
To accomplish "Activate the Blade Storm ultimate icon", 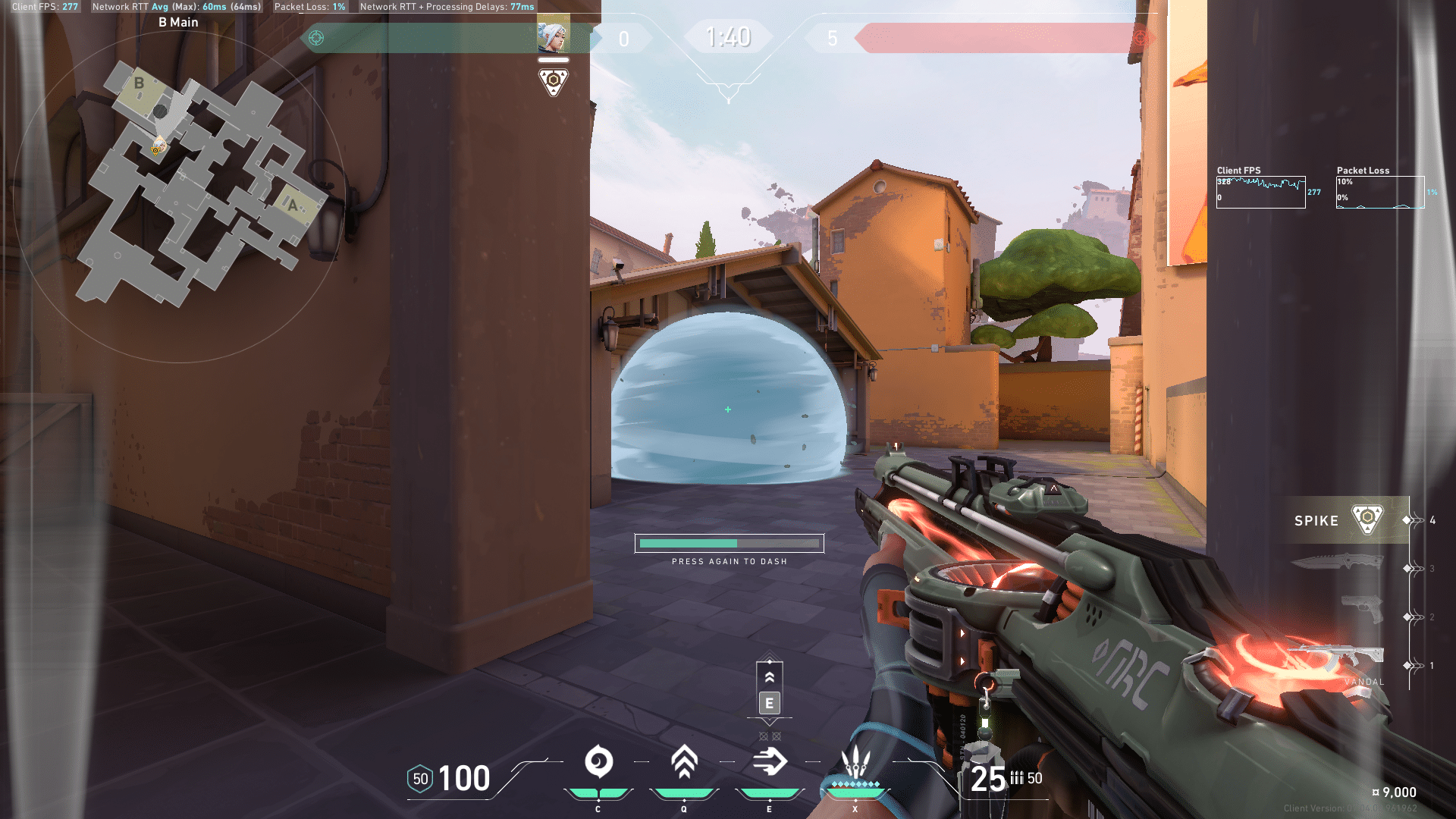I will (855, 762).
